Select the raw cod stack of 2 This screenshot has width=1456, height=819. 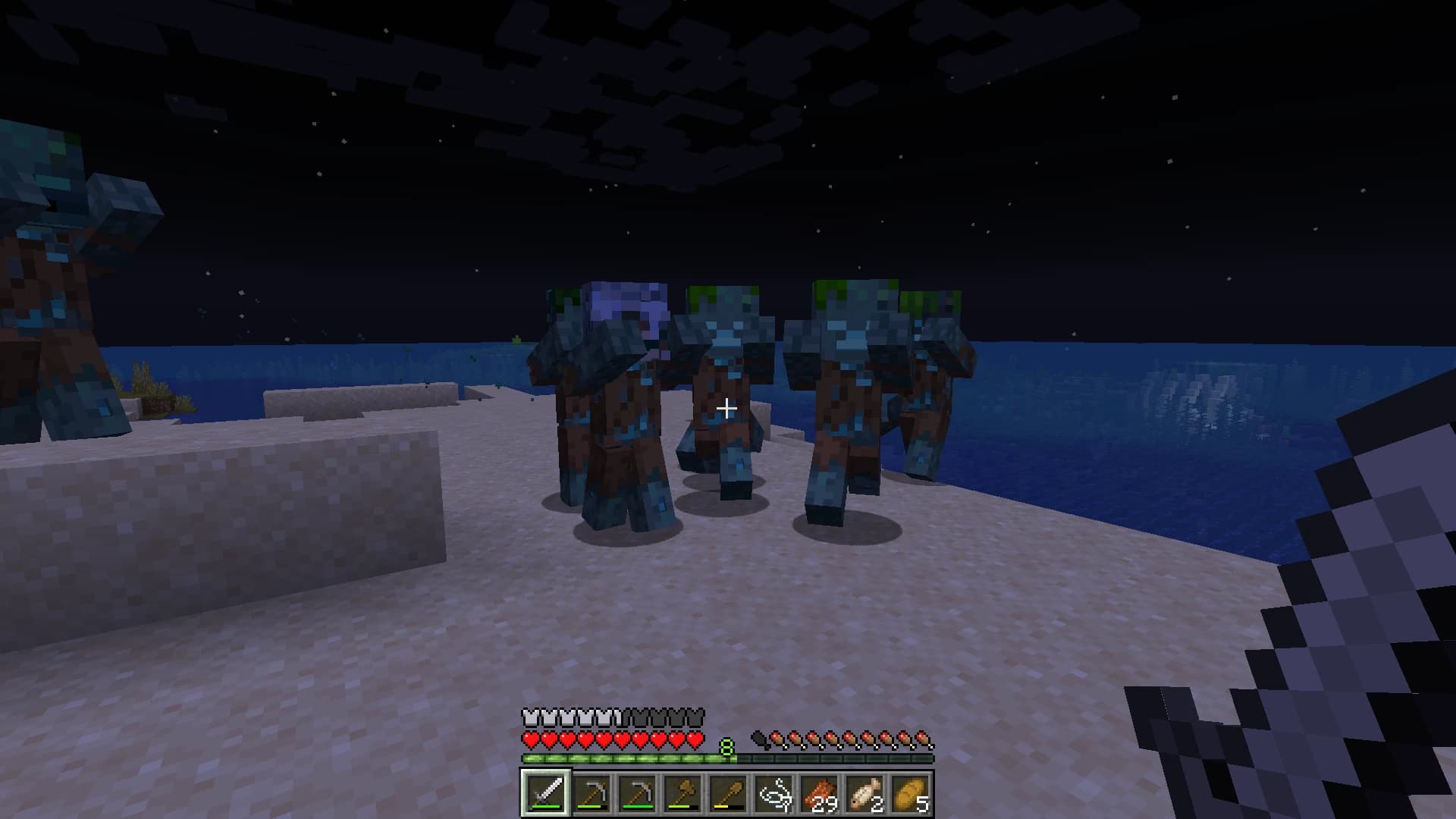pyautogui.click(x=865, y=794)
